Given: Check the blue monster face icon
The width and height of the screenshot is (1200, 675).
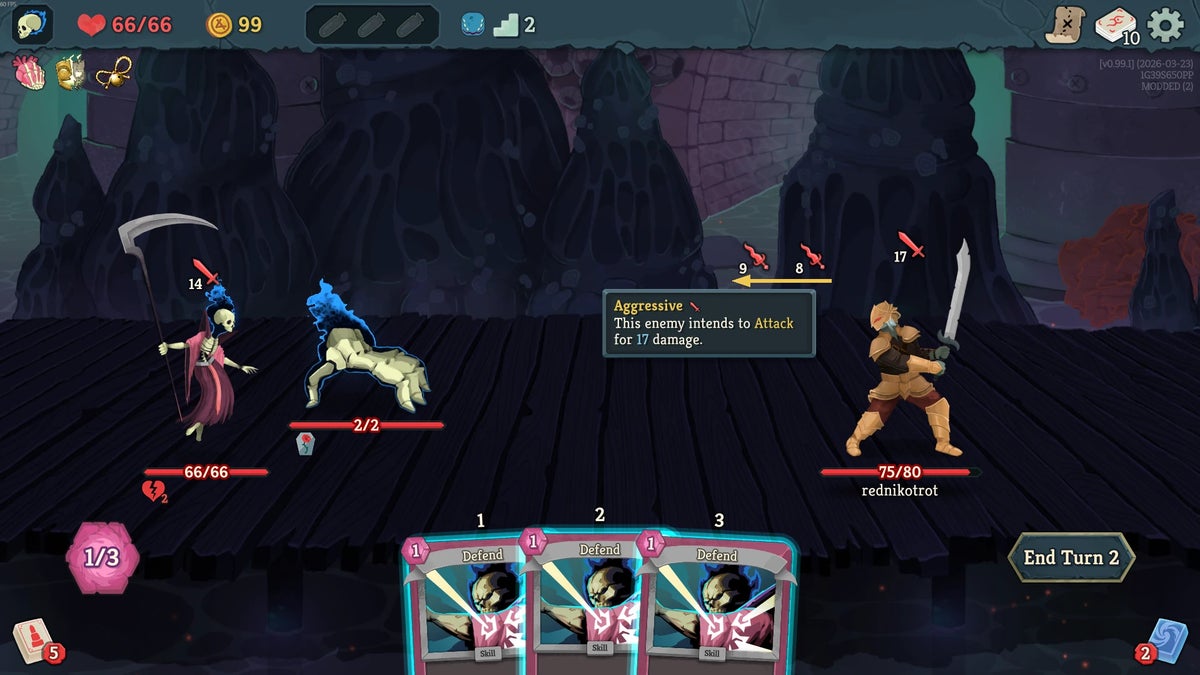Looking at the screenshot, I should coord(472,25).
